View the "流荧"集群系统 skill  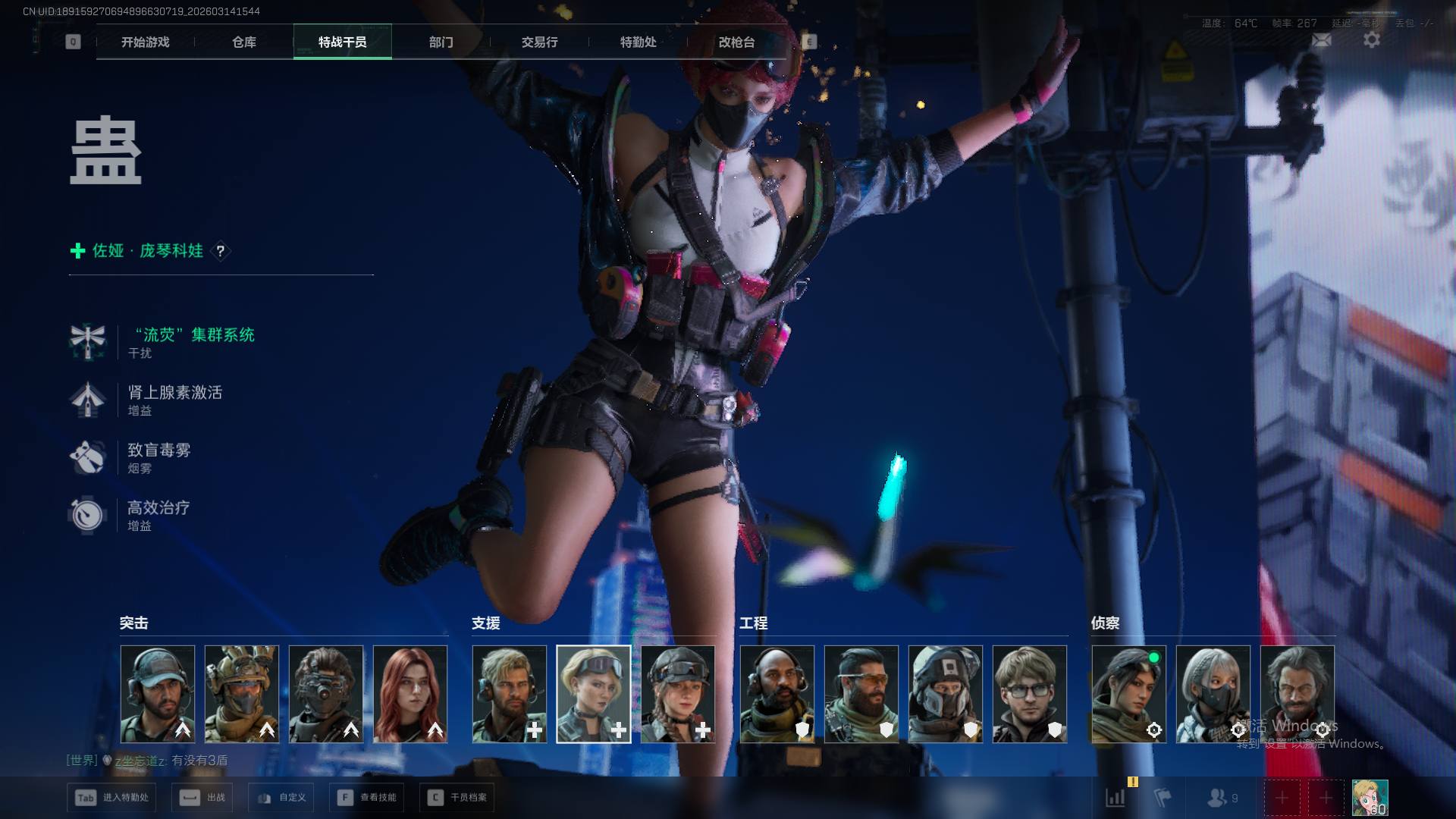194,335
